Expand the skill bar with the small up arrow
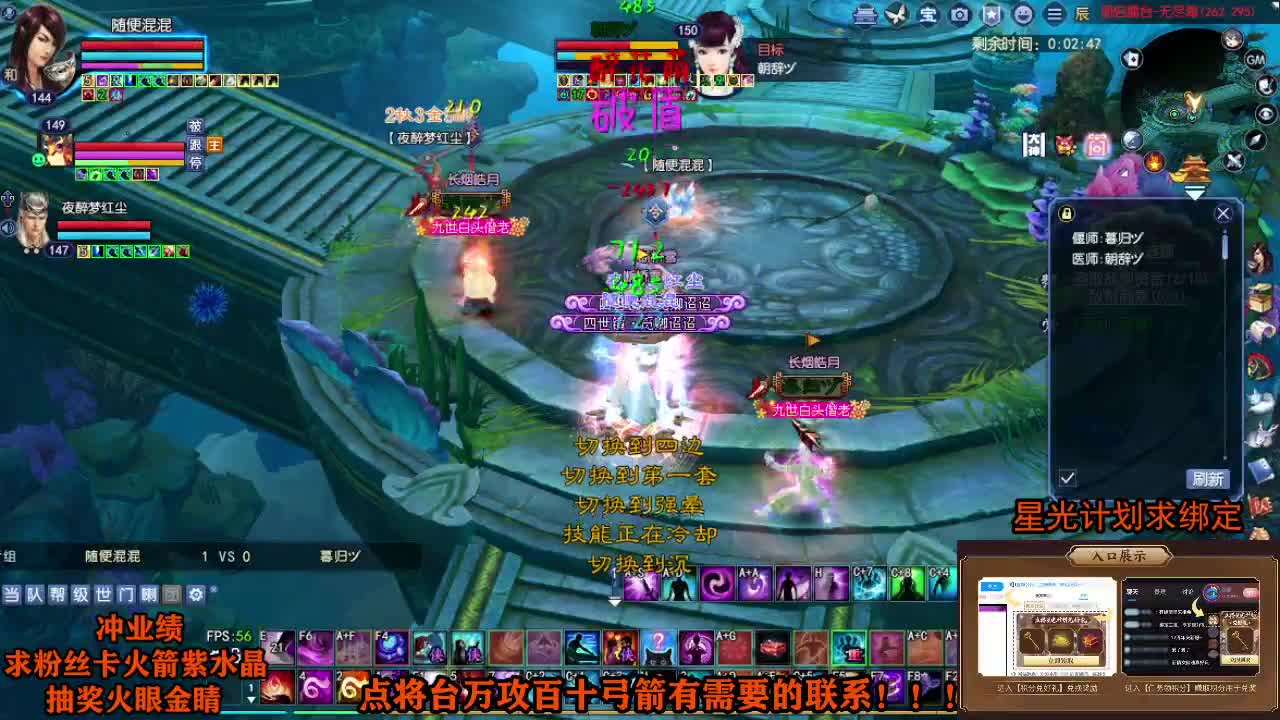This screenshot has width=1280, height=720. pyautogui.click(x=613, y=604)
